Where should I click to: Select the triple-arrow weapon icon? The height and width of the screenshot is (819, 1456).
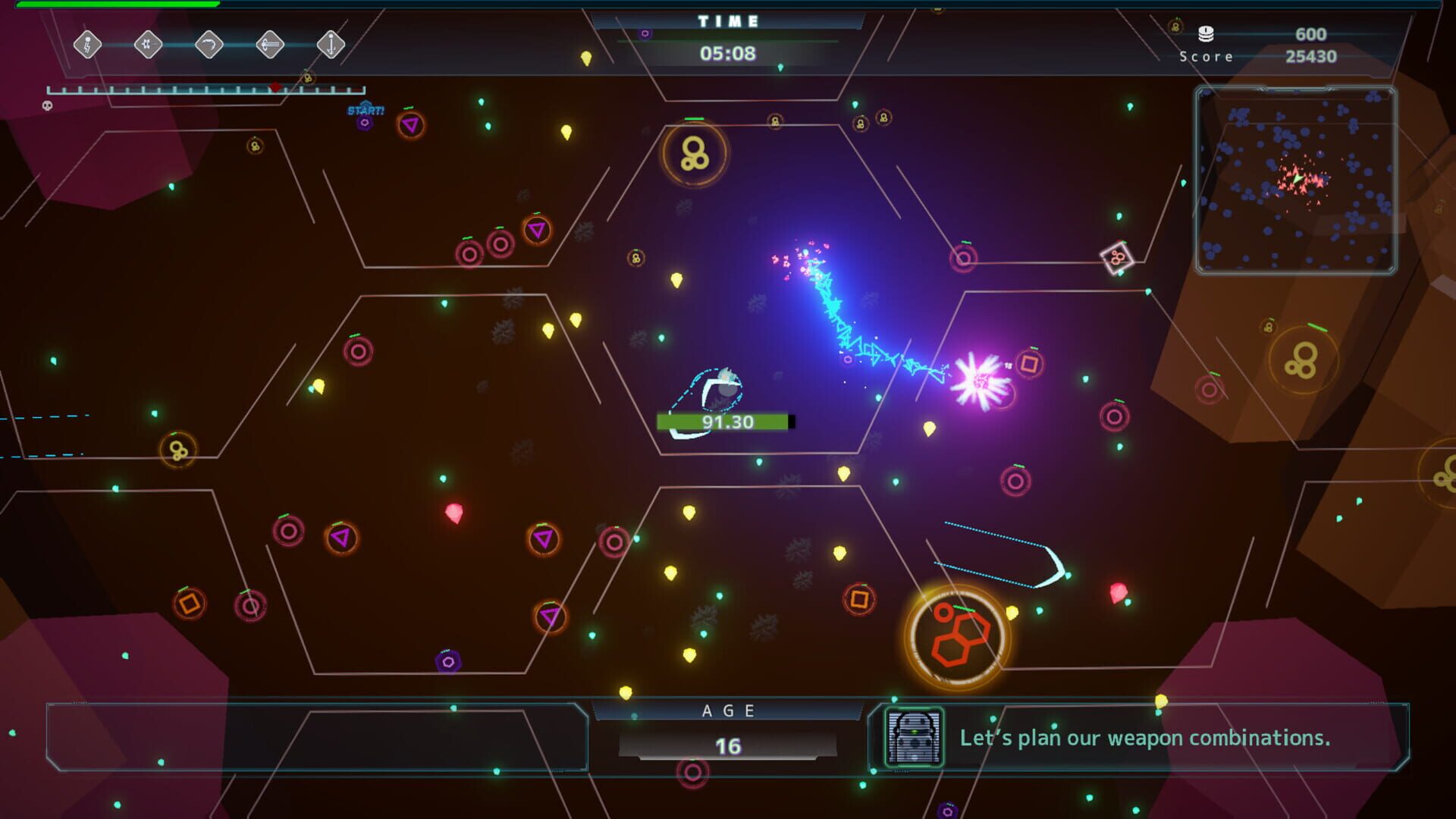pos(270,45)
